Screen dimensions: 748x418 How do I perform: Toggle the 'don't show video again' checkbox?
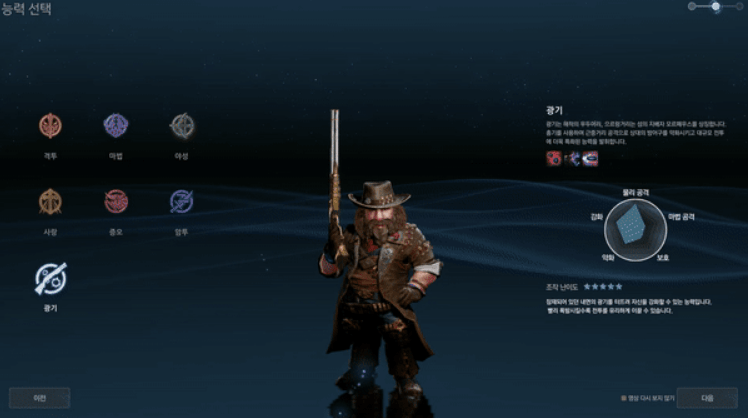tap(623, 398)
